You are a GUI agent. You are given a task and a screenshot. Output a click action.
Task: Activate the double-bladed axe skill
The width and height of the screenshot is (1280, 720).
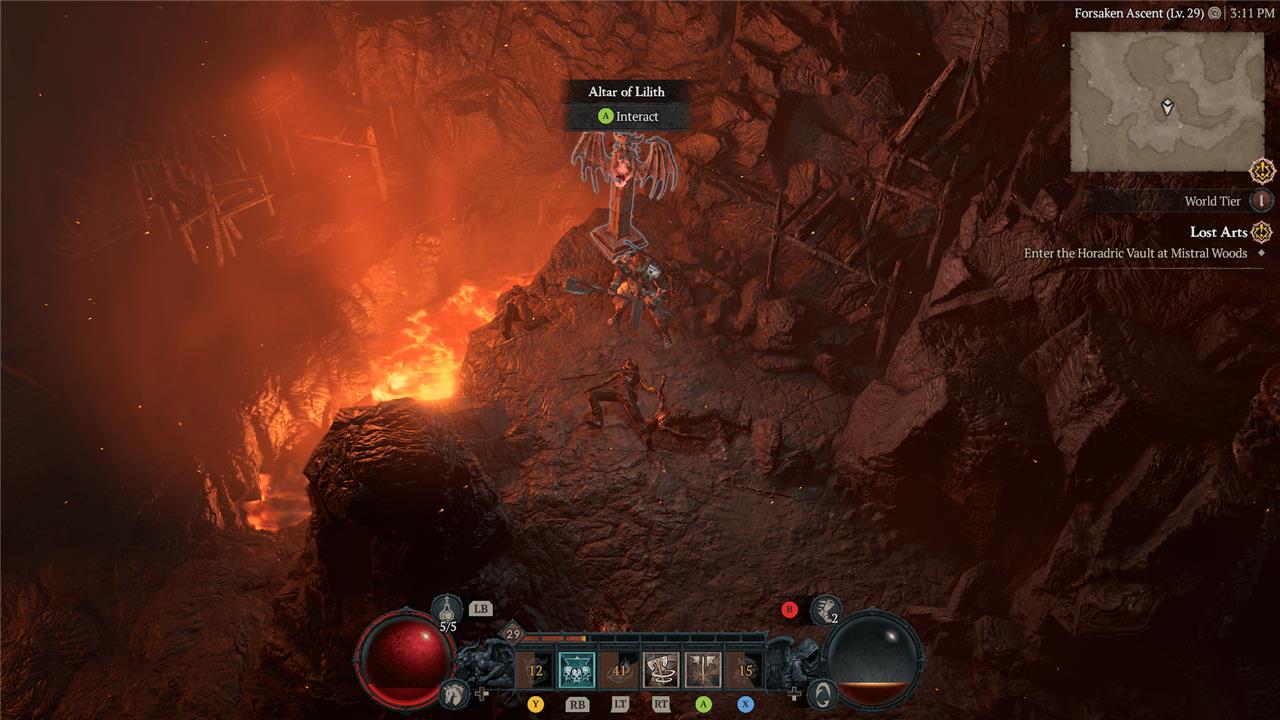tap(703, 670)
